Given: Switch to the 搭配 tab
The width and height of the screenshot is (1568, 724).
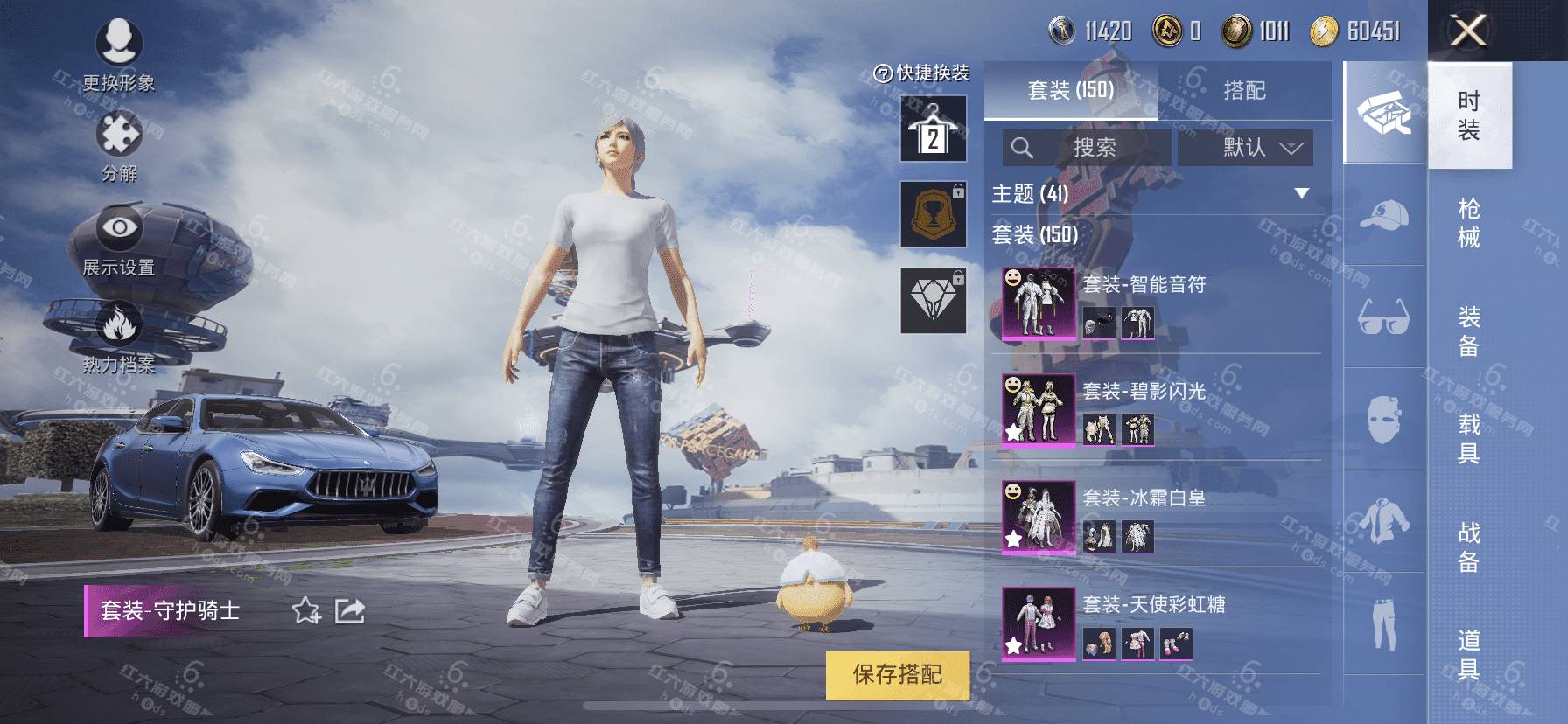Looking at the screenshot, I should click(x=1244, y=90).
